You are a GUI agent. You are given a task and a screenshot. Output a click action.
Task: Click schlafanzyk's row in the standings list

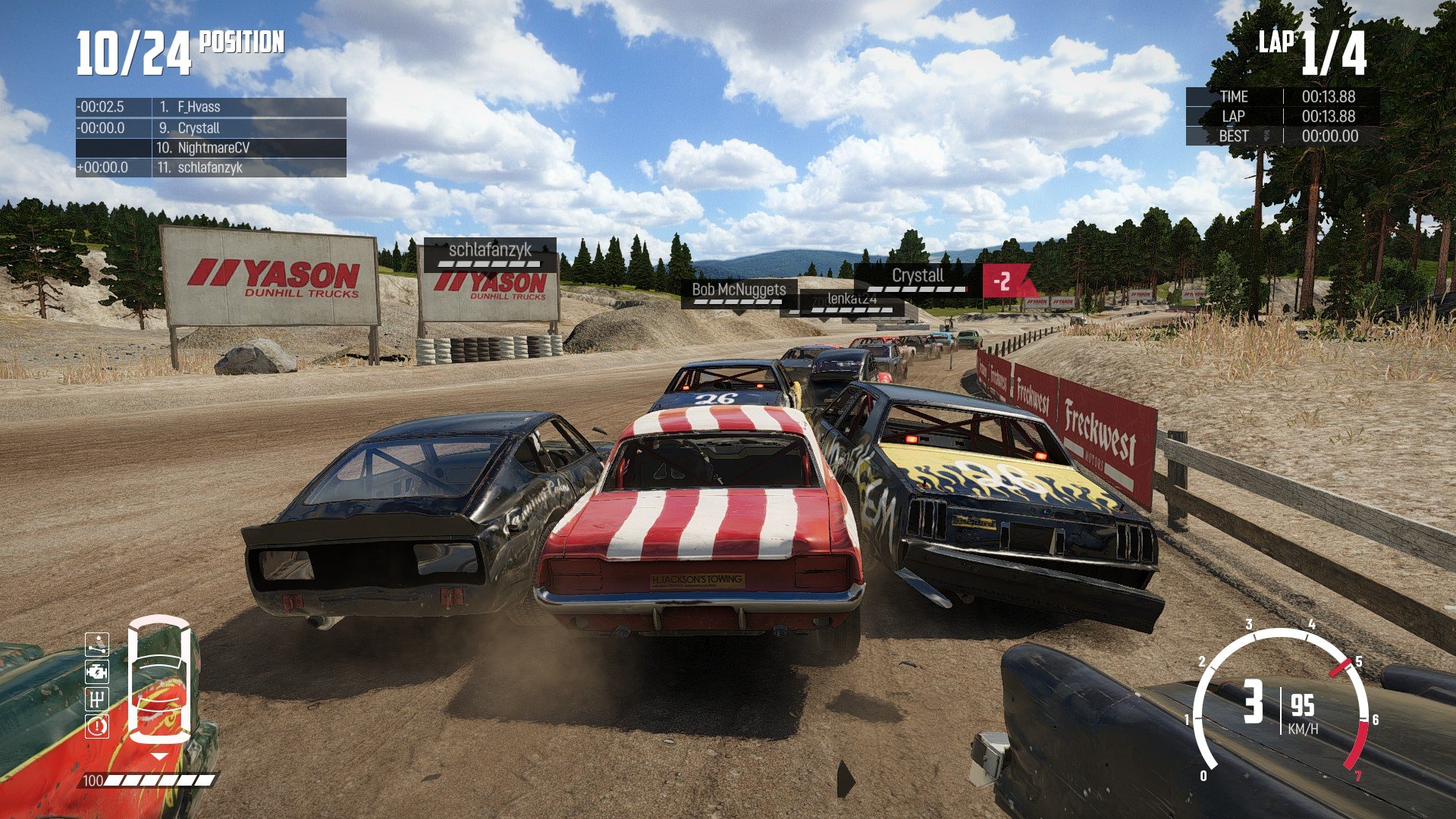(x=211, y=168)
